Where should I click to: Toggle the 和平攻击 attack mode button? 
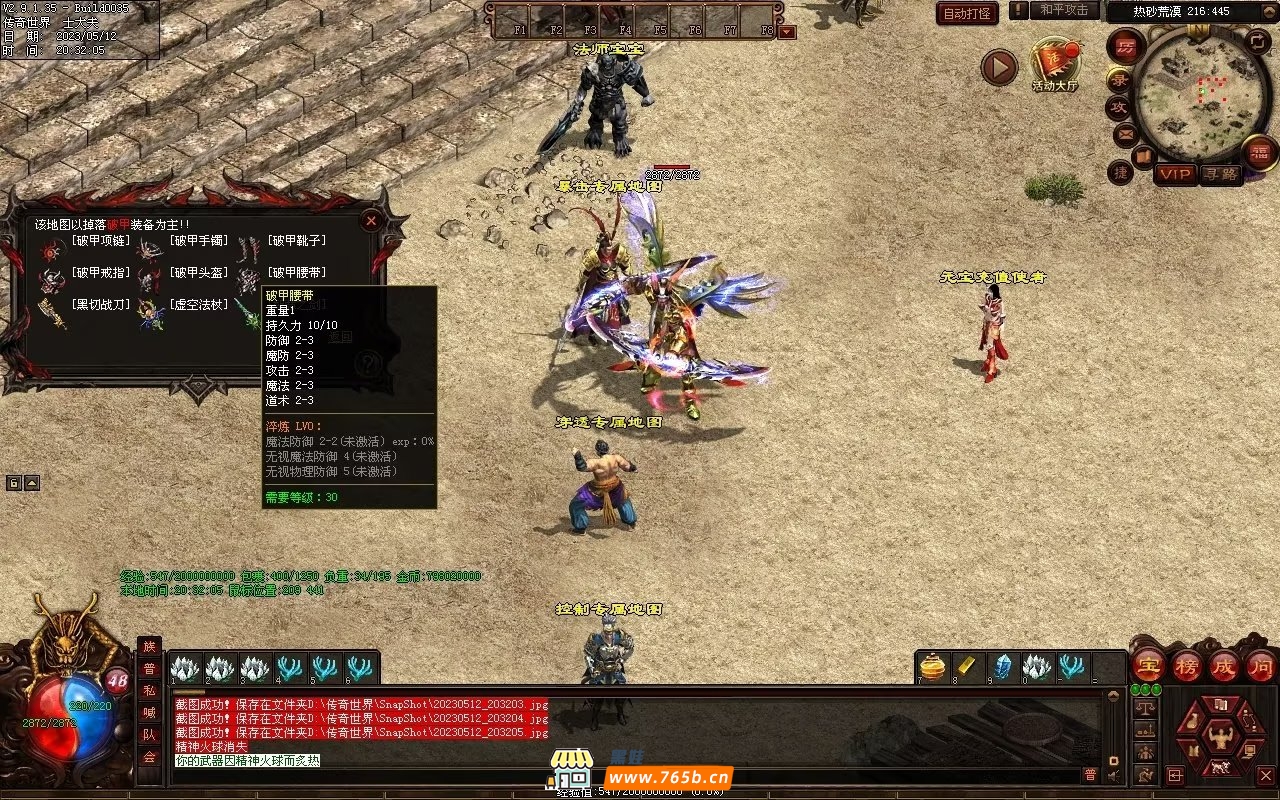pos(1064,10)
